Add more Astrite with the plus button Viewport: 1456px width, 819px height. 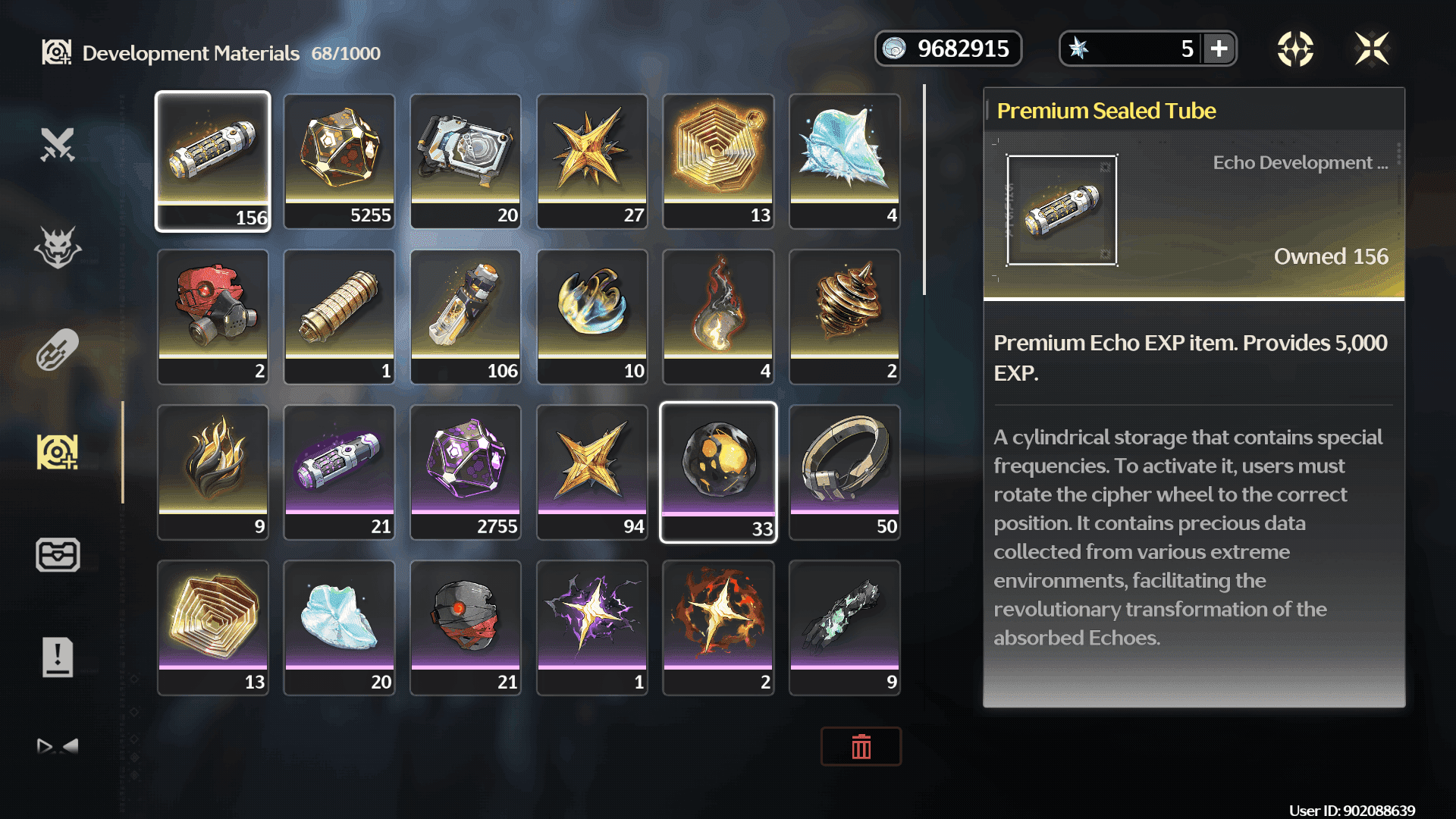pyautogui.click(x=1219, y=49)
